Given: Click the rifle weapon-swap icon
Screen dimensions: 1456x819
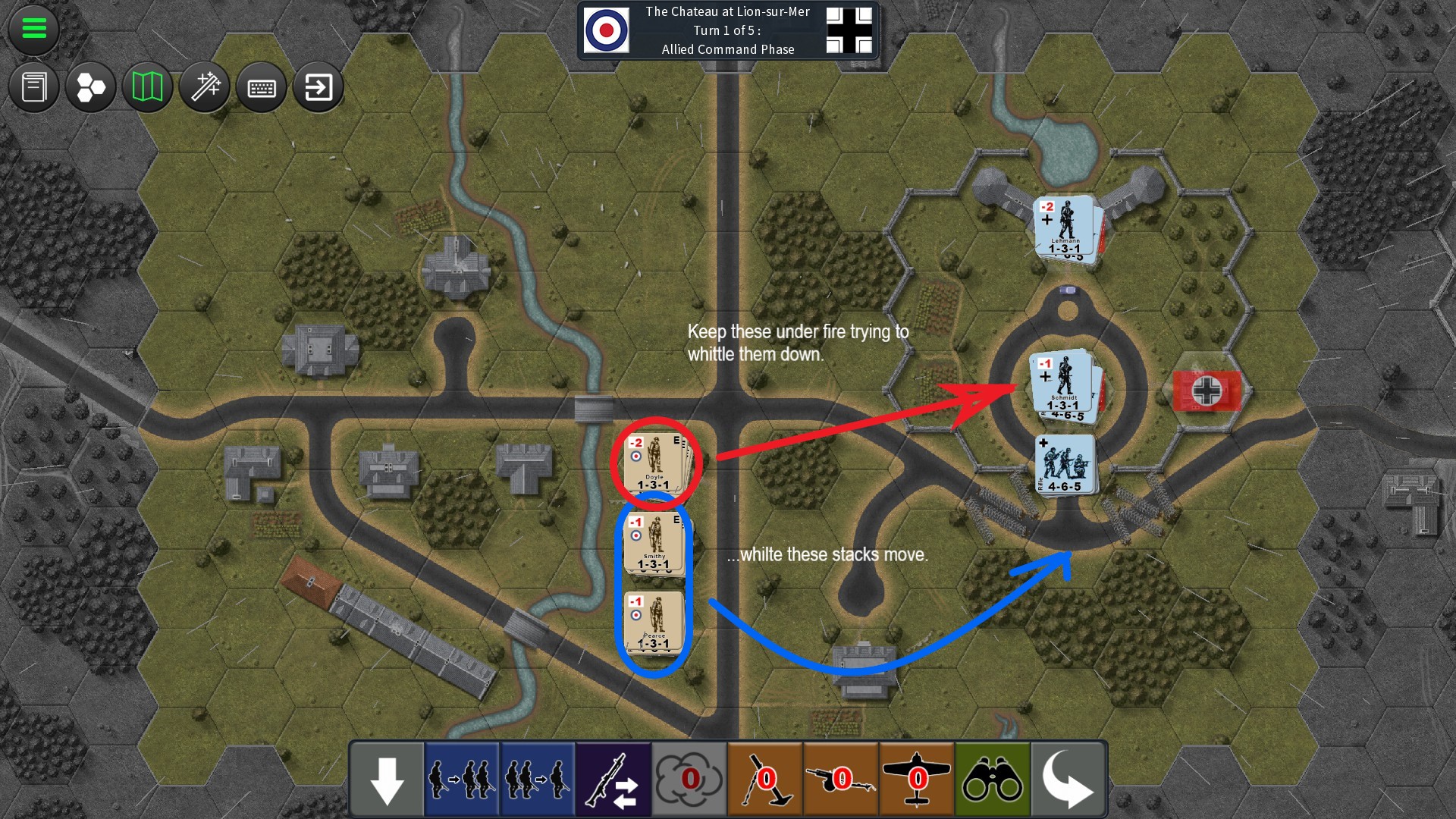Looking at the screenshot, I should tap(613, 778).
